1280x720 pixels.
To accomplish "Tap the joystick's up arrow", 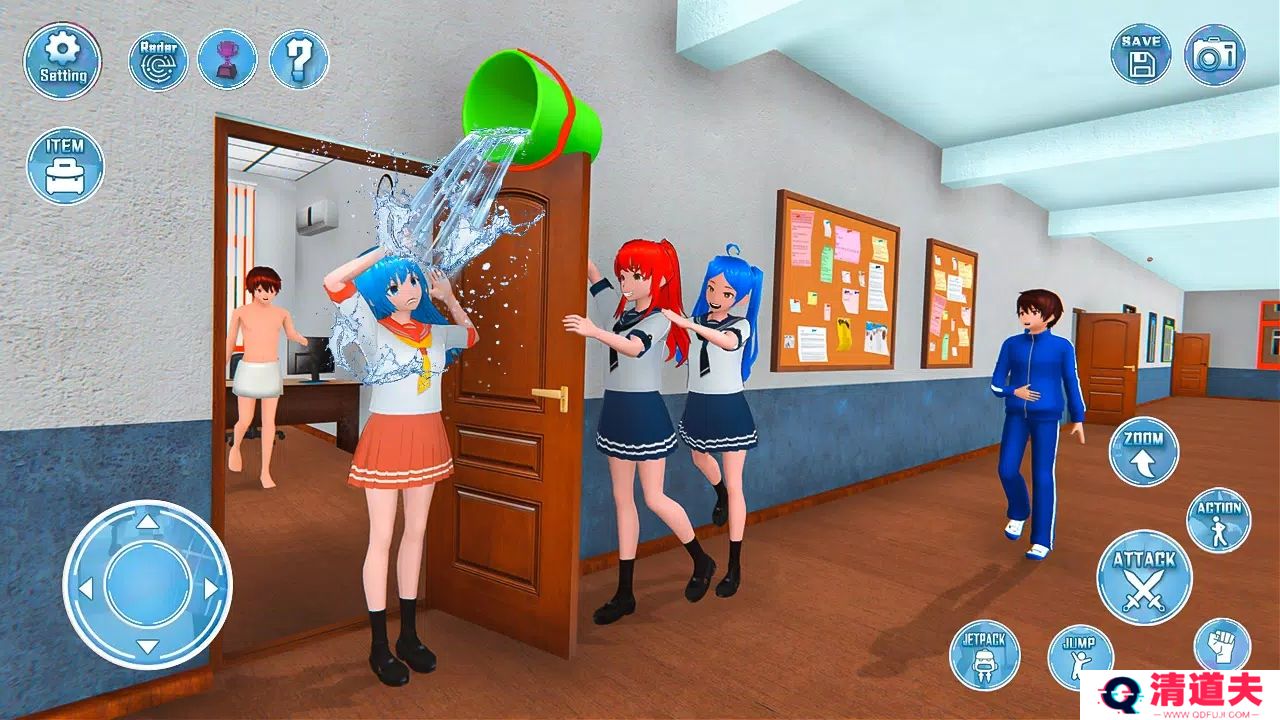I will click(x=147, y=522).
